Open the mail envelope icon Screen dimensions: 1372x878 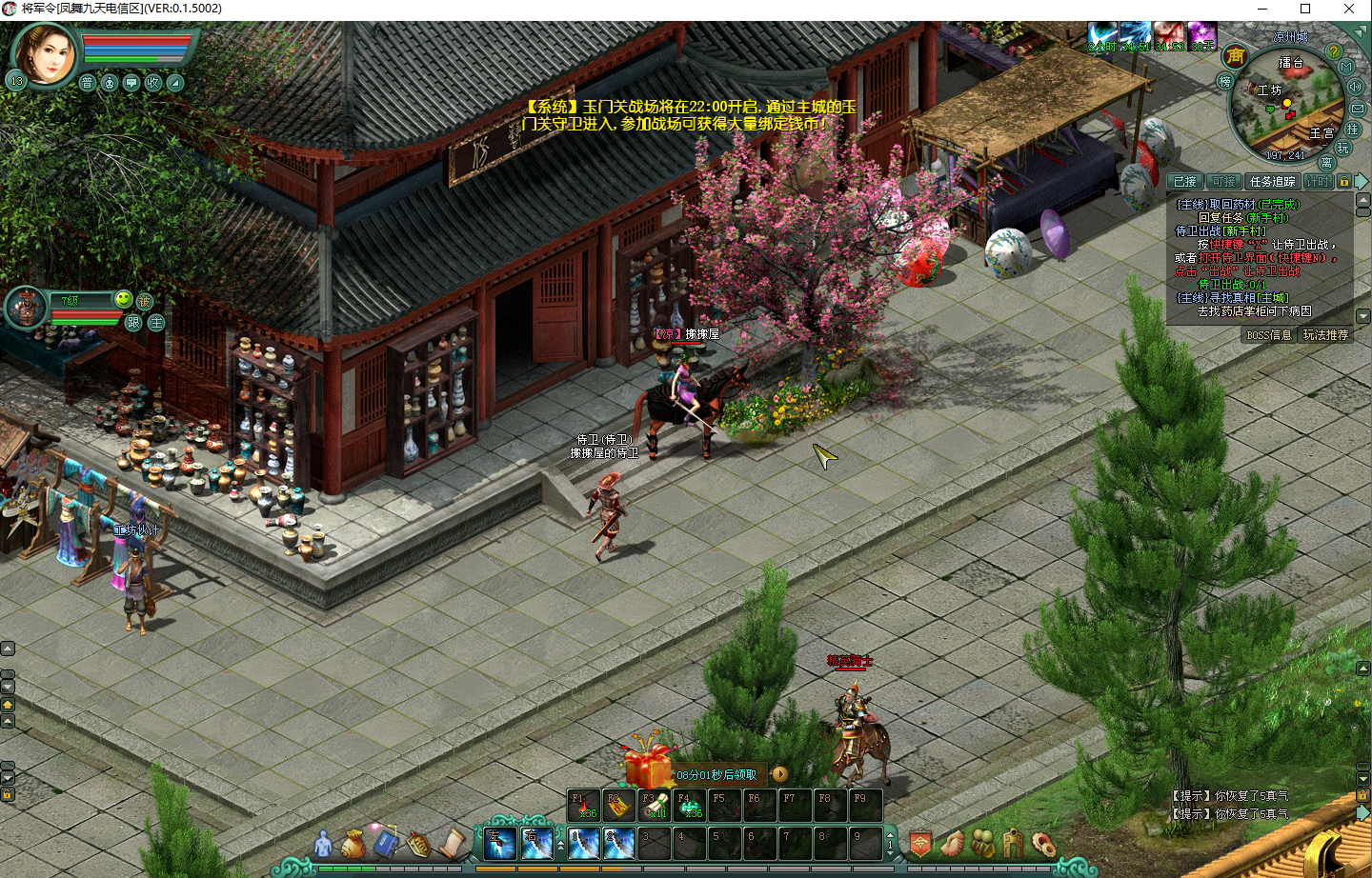coord(1358,109)
